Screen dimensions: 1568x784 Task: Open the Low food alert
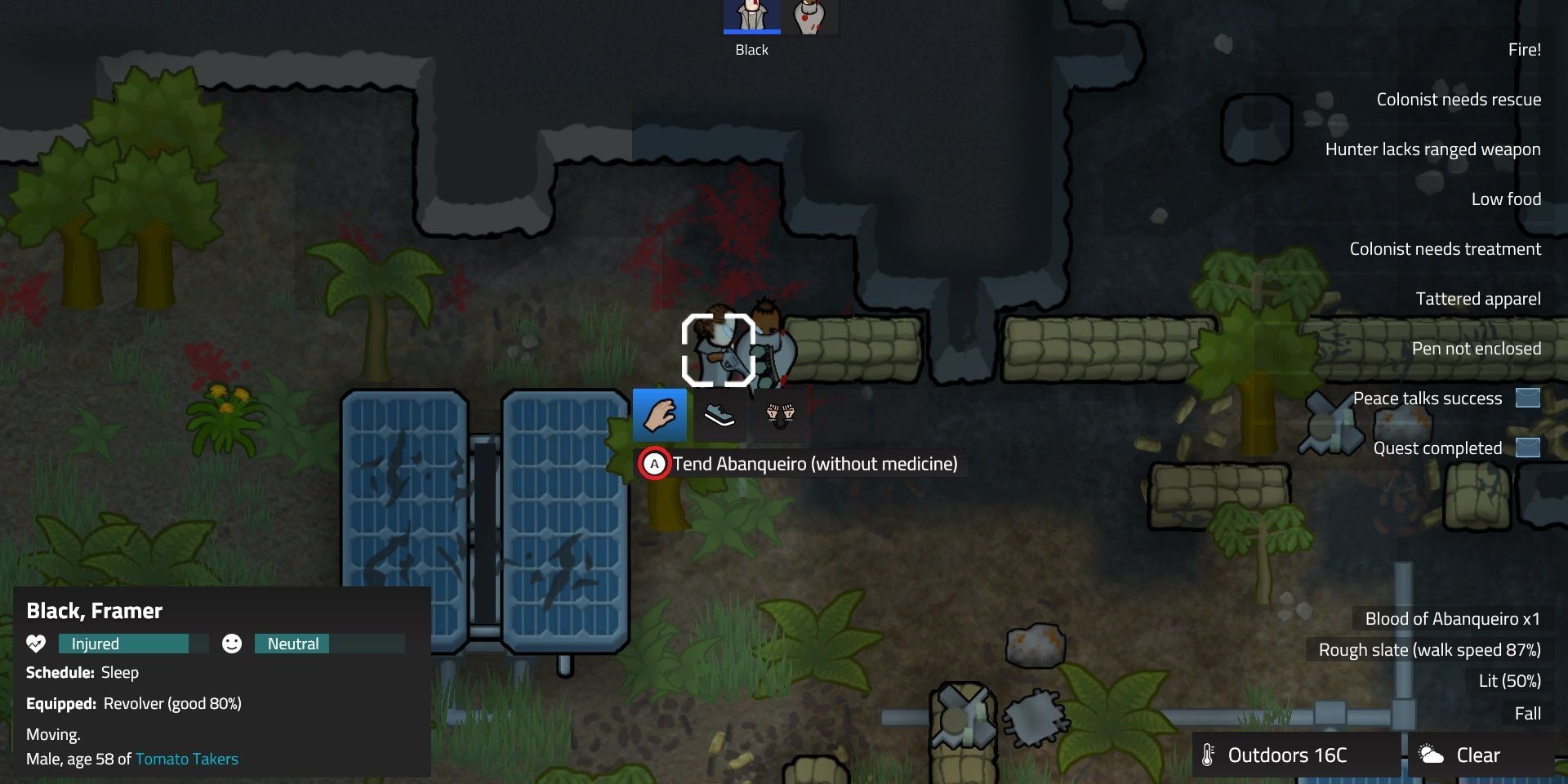click(x=1506, y=198)
